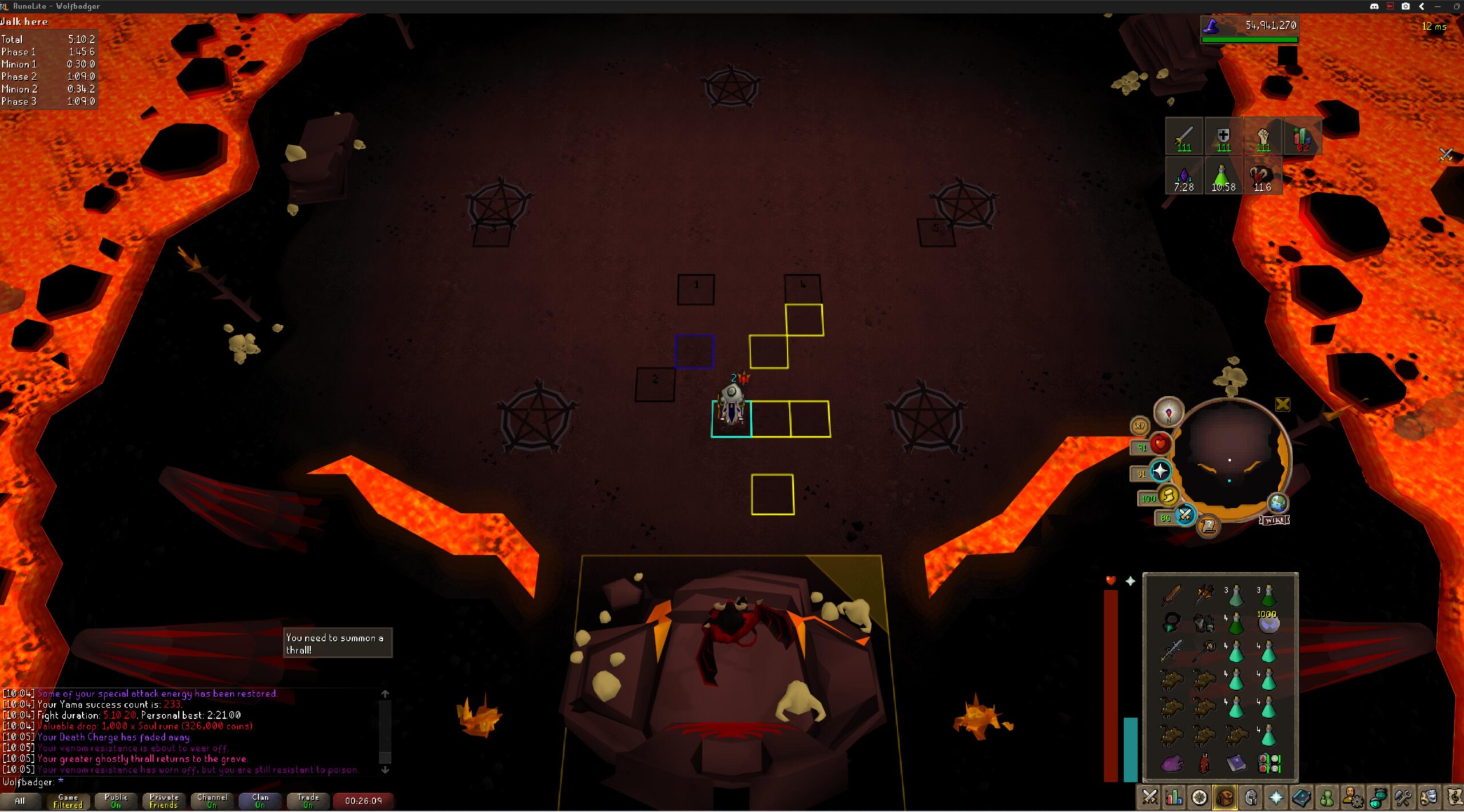The width and height of the screenshot is (1464, 812).
Task: Open the Magic spellbook tab
Action: tap(1301, 797)
